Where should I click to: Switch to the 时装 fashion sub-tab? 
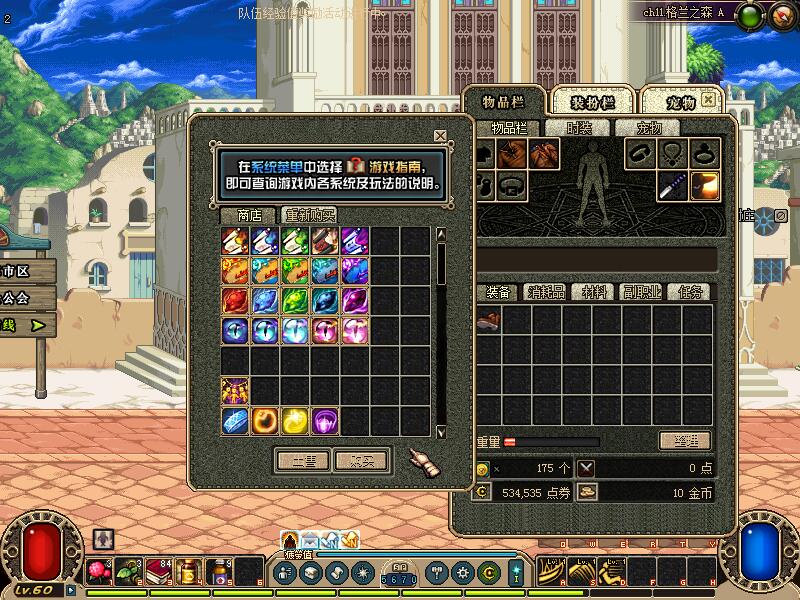(579, 128)
